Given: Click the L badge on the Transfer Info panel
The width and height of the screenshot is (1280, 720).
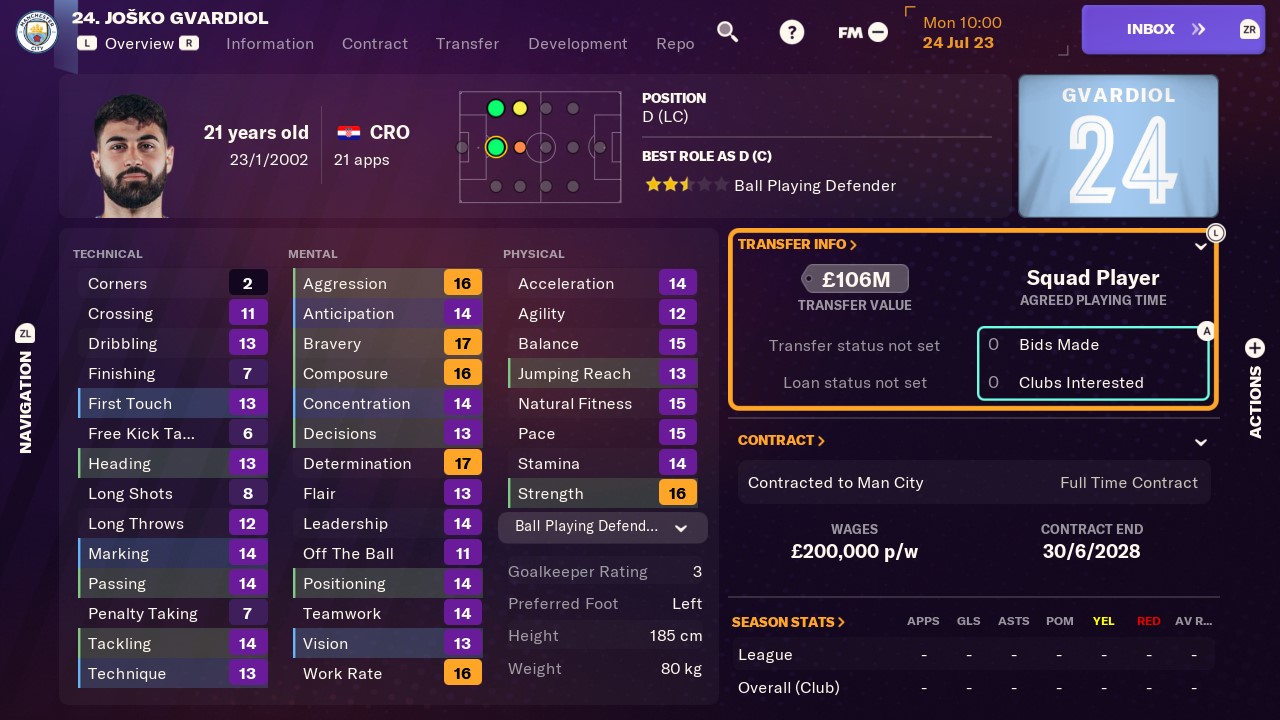Looking at the screenshot, I should point(1216,232).
